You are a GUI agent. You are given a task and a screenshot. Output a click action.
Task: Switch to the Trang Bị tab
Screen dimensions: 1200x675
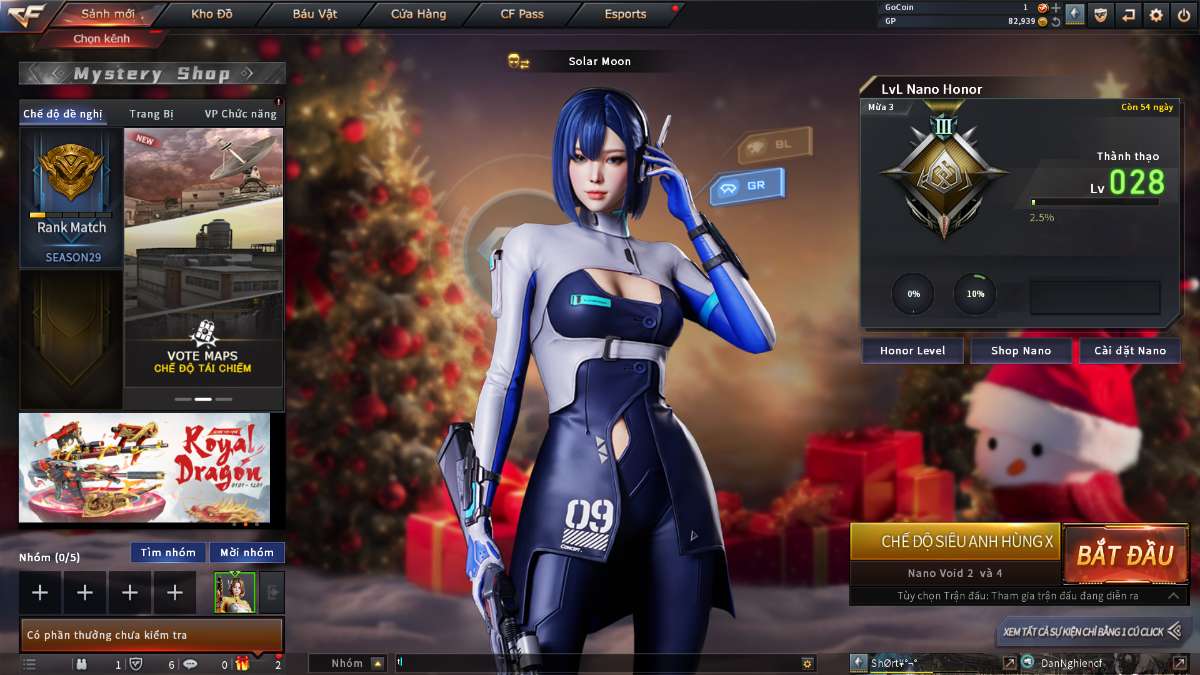tap(151, 114)
